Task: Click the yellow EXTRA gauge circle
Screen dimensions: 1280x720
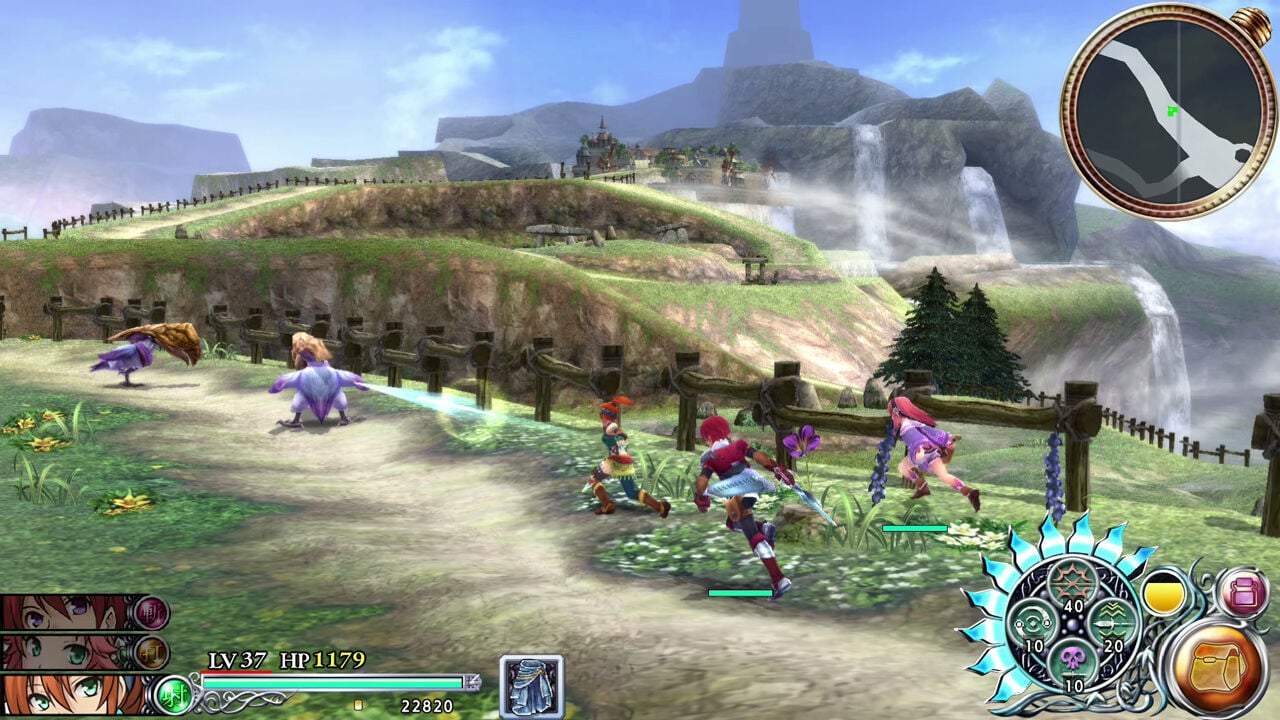Action: pyautogui.click(x=1163, y=590)
